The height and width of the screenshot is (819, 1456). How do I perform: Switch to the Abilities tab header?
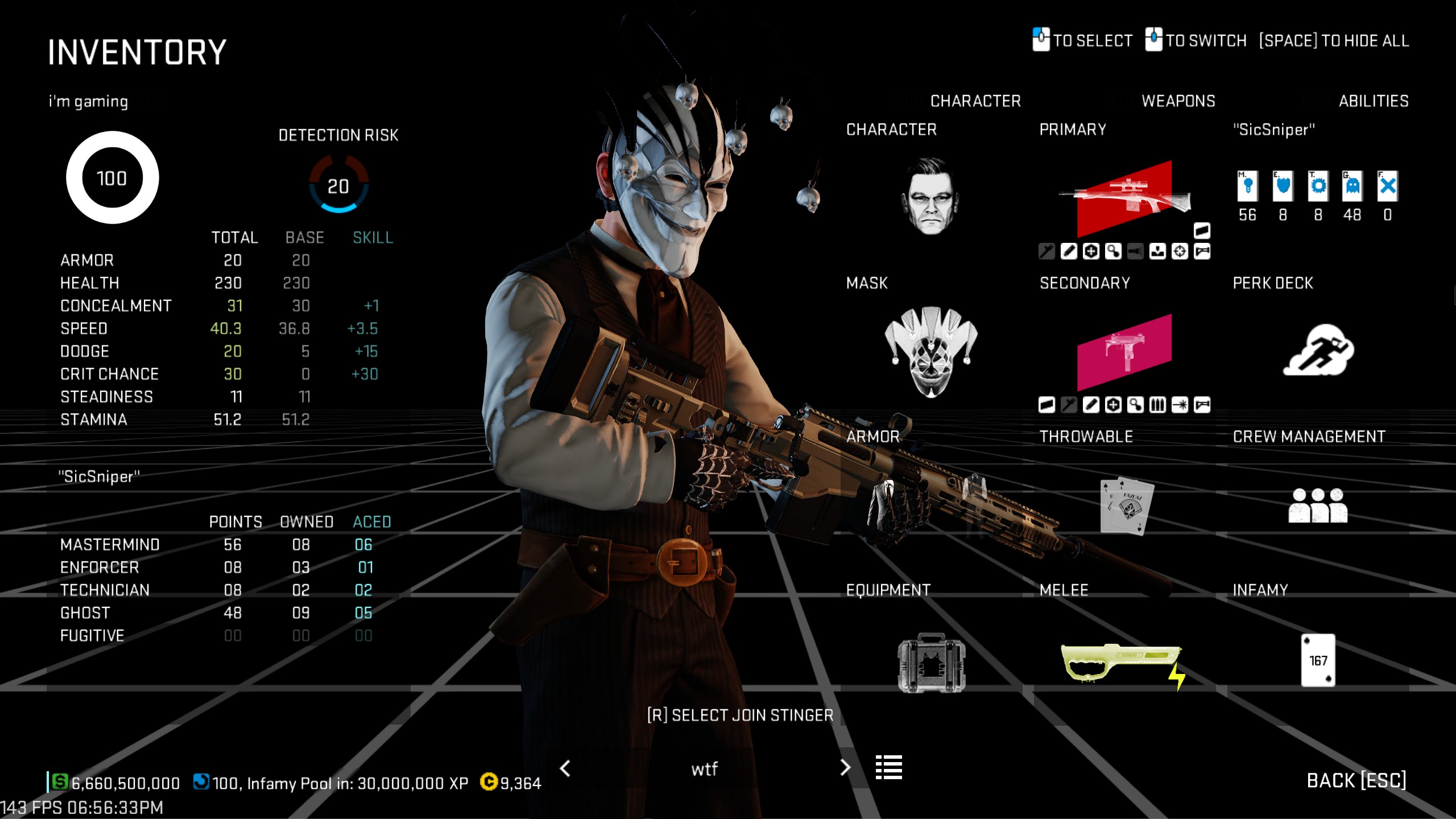point(1373,101)
